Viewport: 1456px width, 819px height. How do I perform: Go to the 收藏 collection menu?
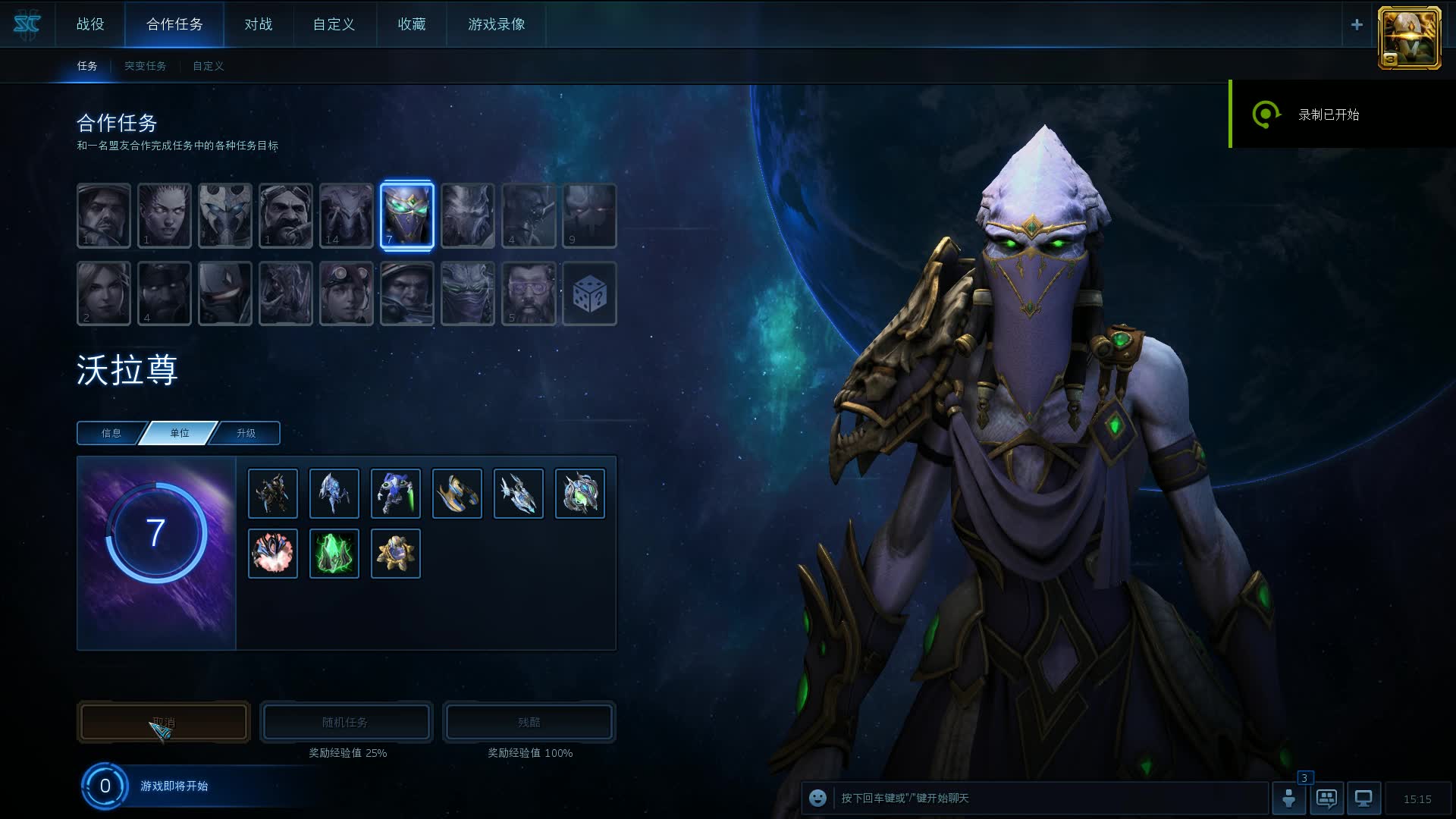(x=412, y=24)
